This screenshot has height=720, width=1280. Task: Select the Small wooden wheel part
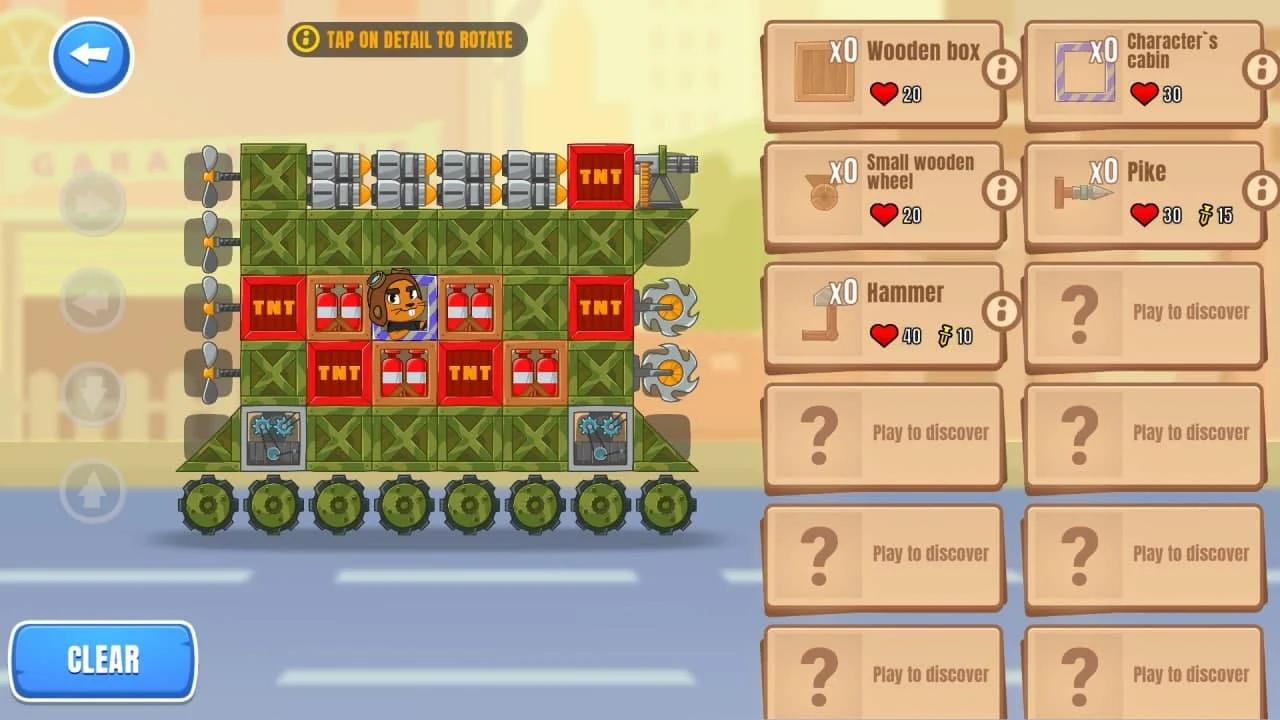click(883, 190)
